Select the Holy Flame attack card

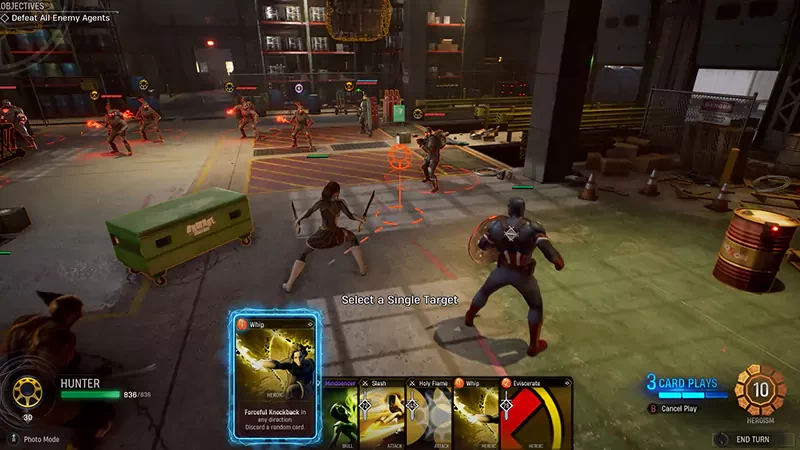pos(429,415)
